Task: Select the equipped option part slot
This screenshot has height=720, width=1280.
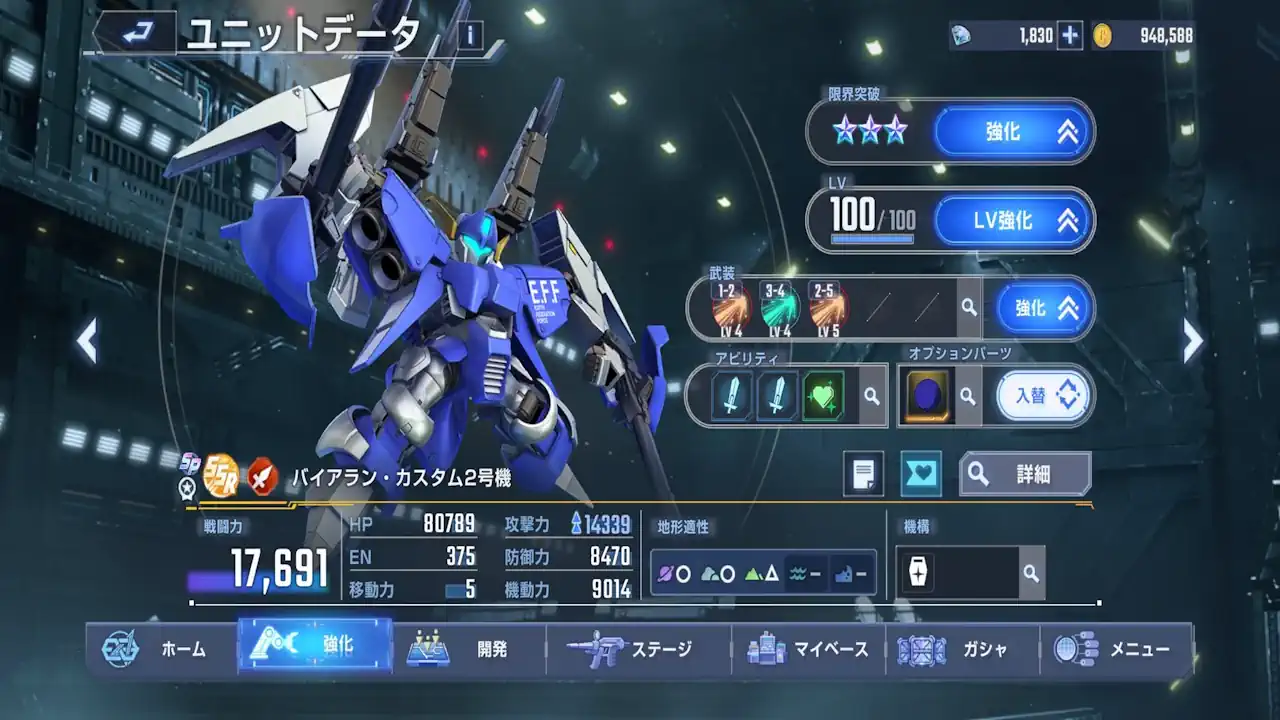Action: coord(927,396)
